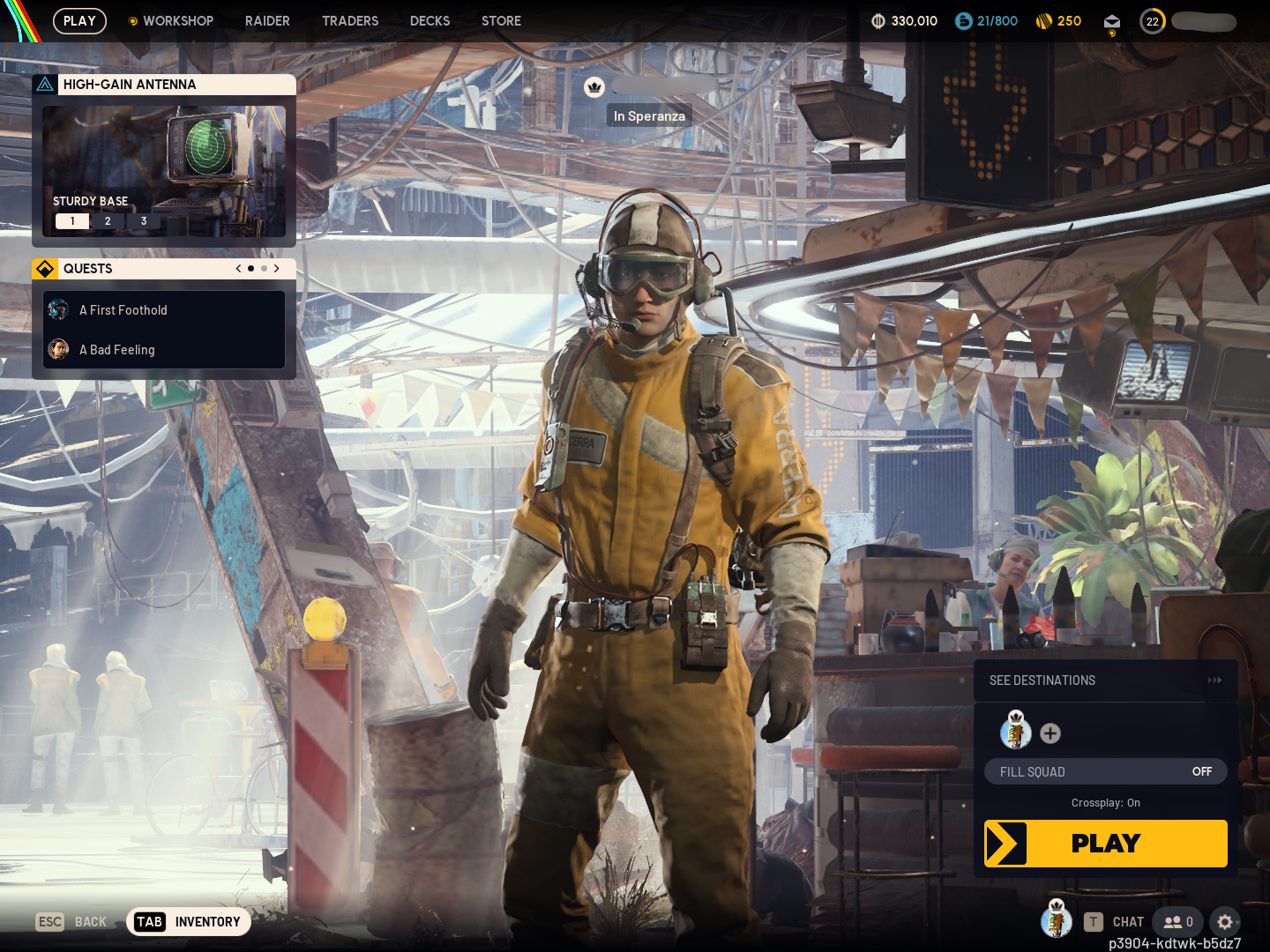This screenshot has height=952, width=1270.
Task: Enable the T chat shortcut toggle
Action: 1094,921
